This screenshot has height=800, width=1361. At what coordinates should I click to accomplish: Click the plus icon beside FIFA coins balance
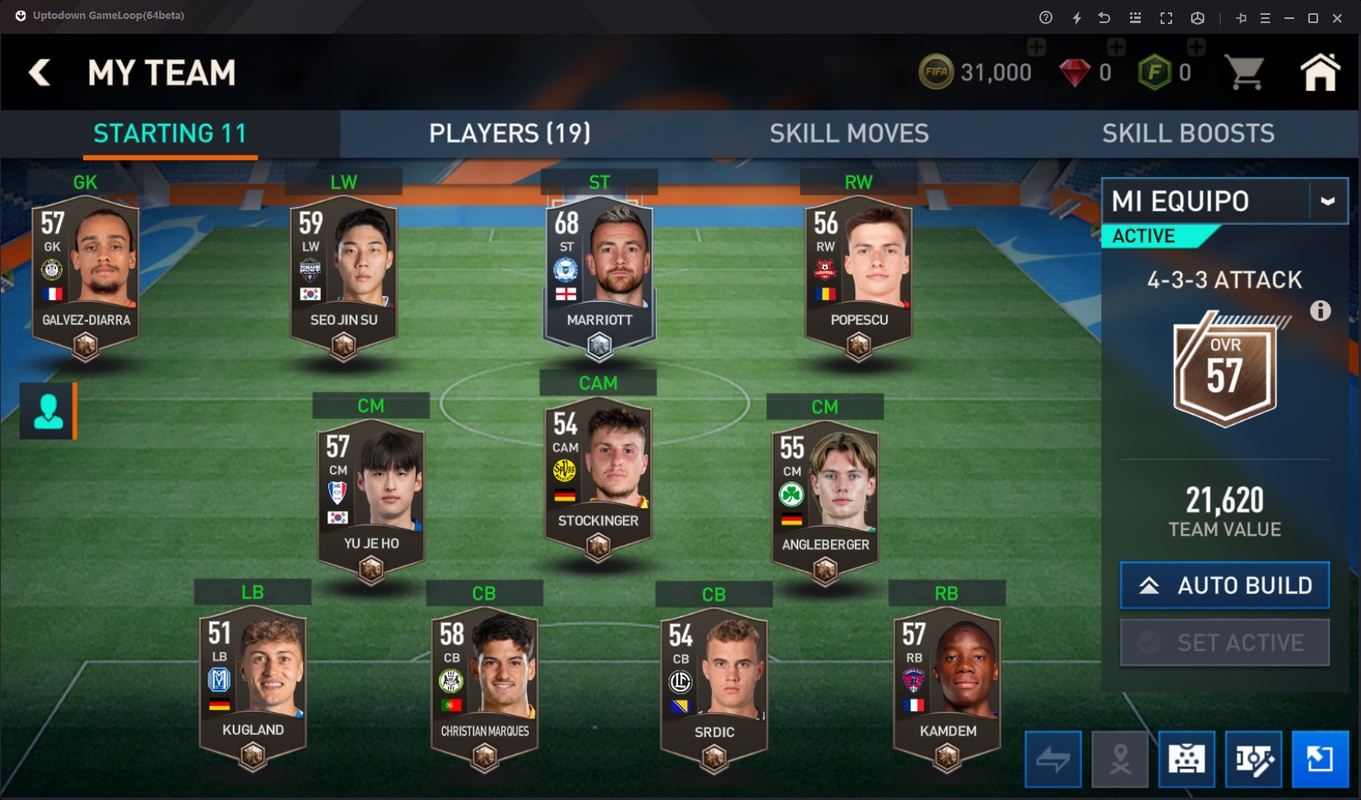click(x=1036, y=46)
